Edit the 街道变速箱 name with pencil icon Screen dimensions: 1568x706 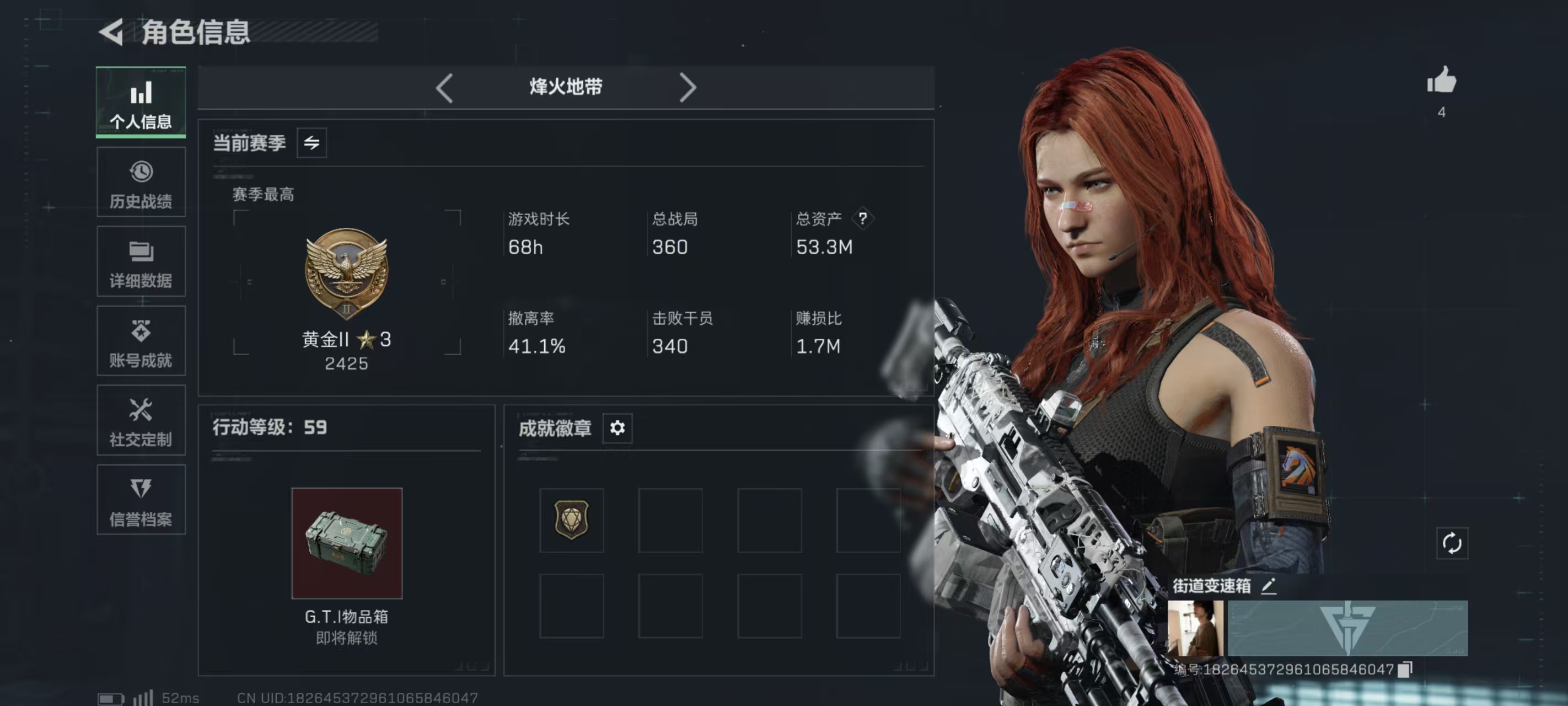tap(1269, 586)
